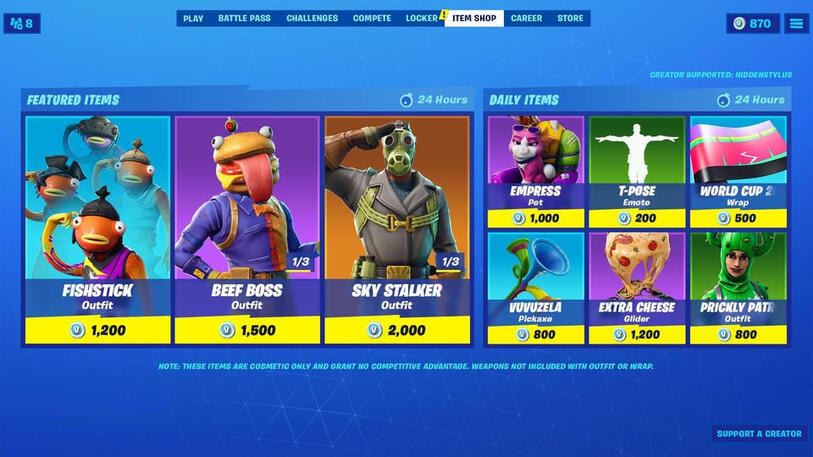Click the Support a Creator button
Screen dimensions: 813x457
tap(760, 434)
